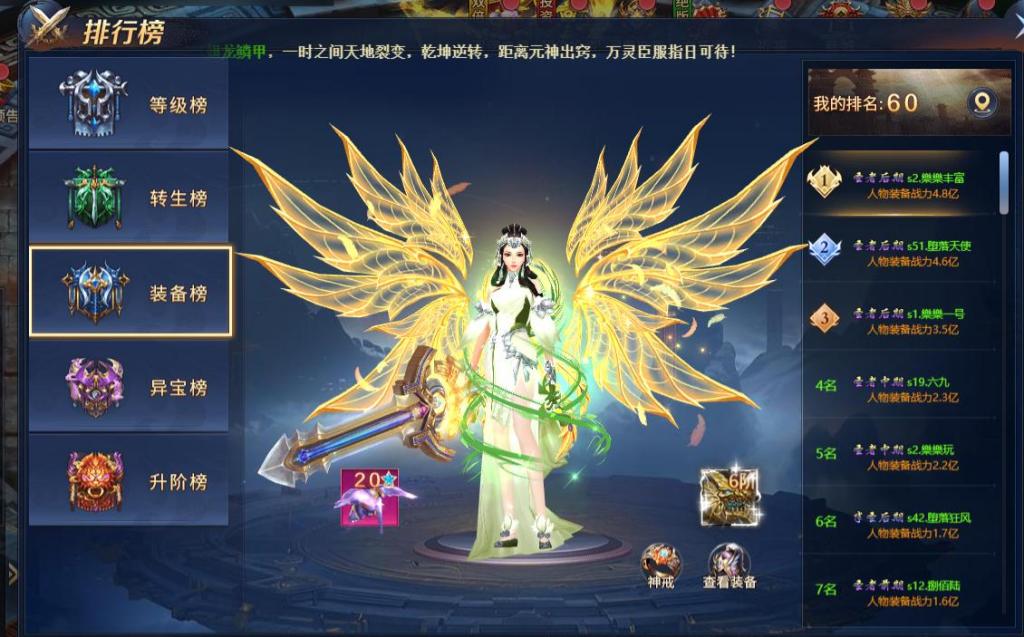
Task: Inspect the 20-star purple mount icon
Action: coord(369,496)
